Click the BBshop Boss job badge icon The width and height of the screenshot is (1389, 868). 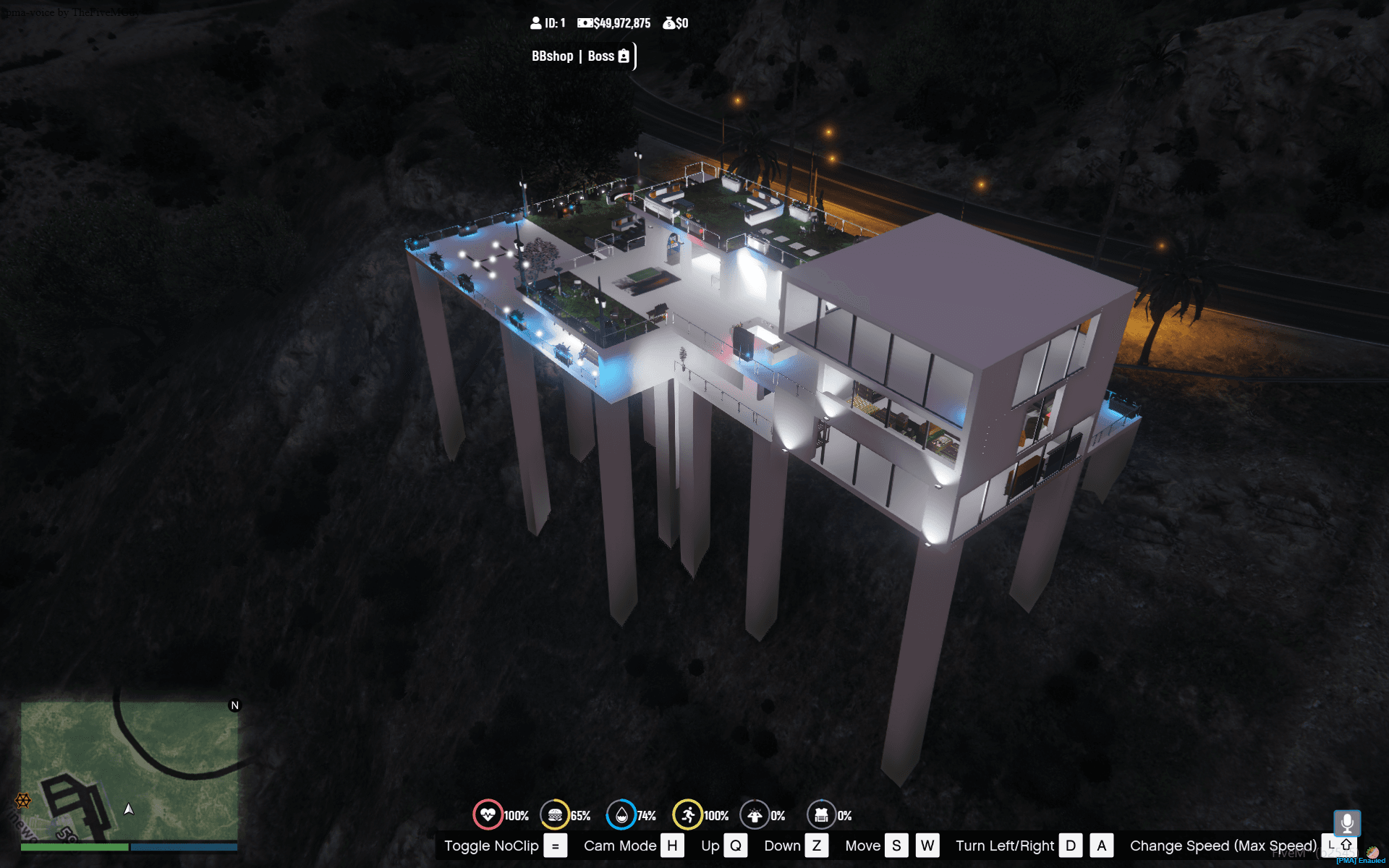(x=624, y=56)
